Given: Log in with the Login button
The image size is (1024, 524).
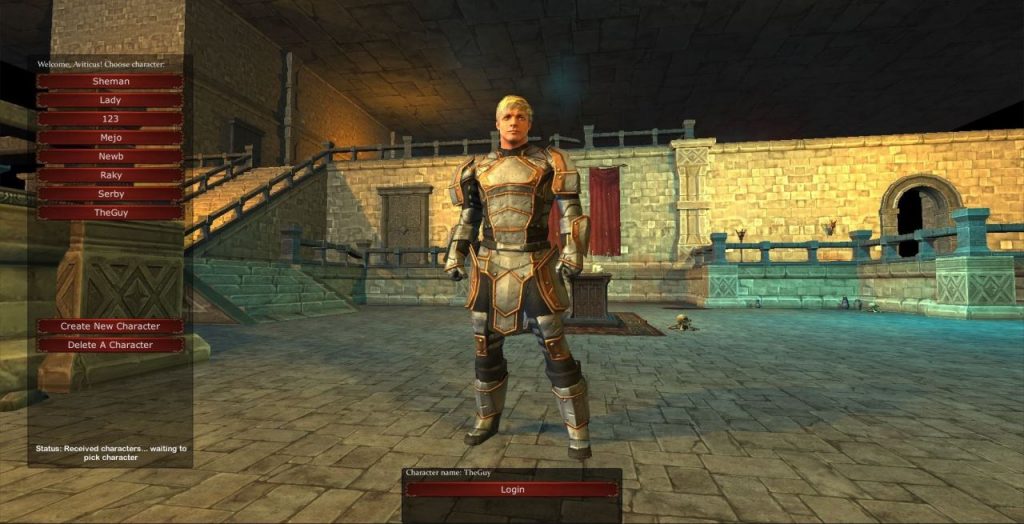Looking at the screenshot, I should [x=512, y=490].
